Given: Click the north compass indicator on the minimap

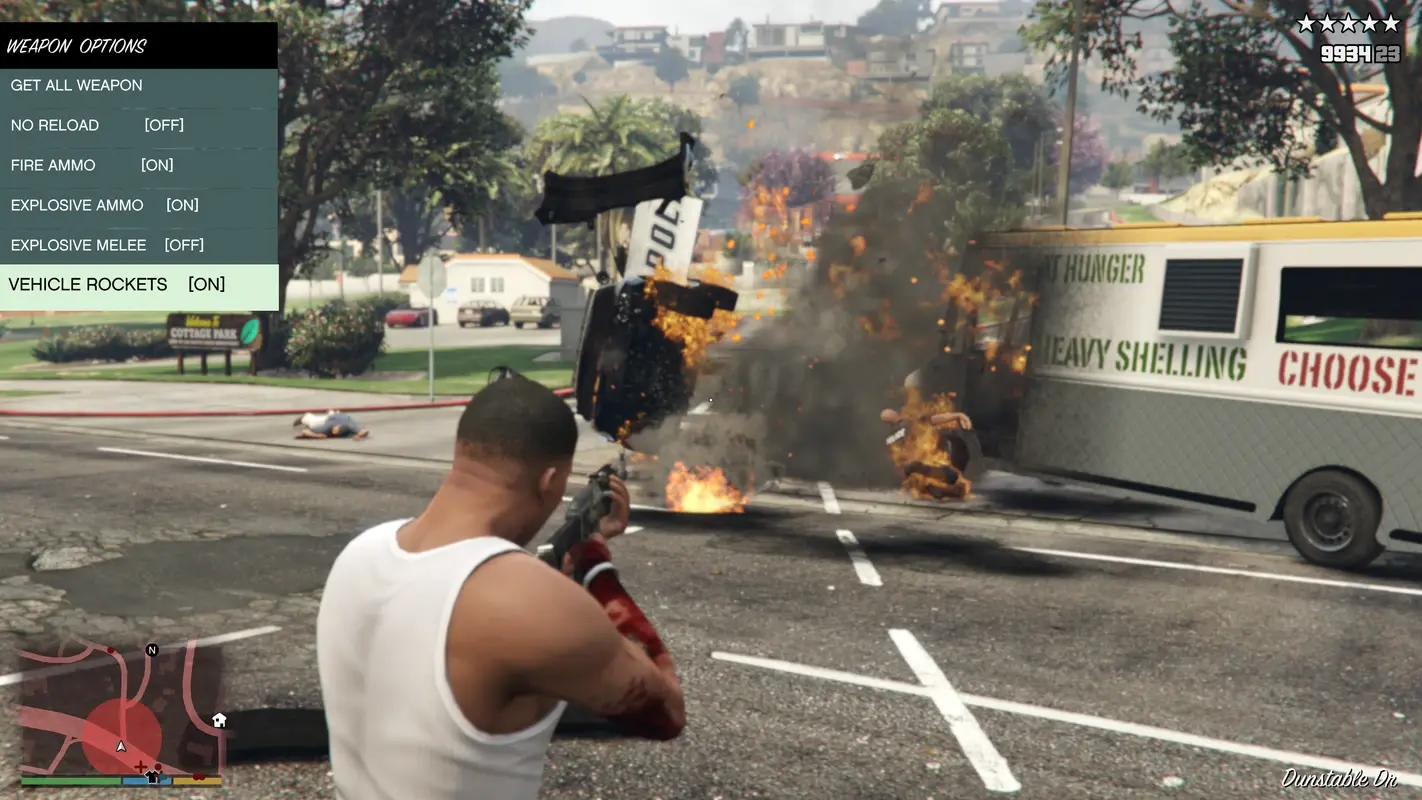Looking at the screenshot, I should click(x=152, y=650).
